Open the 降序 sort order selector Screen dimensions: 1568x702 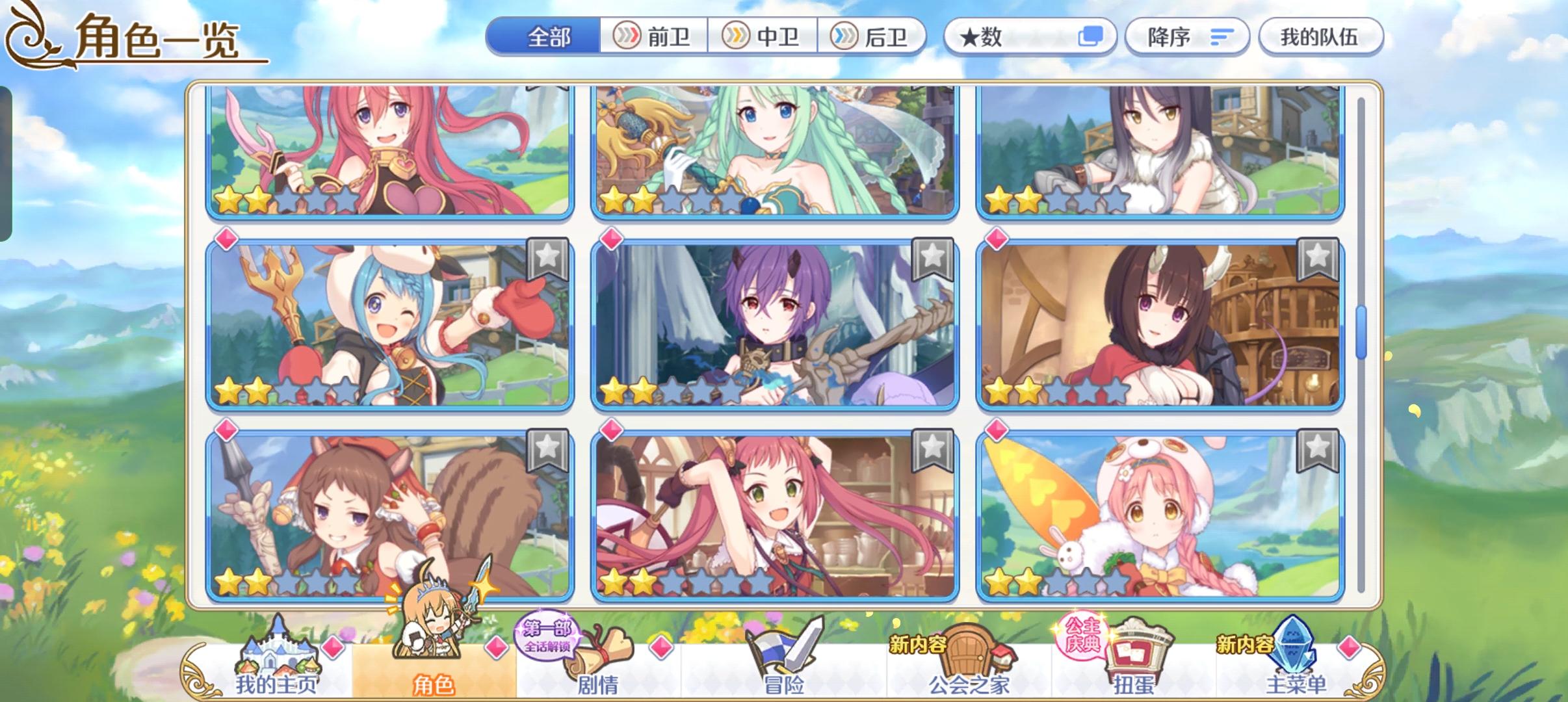tap(1187, 37)
